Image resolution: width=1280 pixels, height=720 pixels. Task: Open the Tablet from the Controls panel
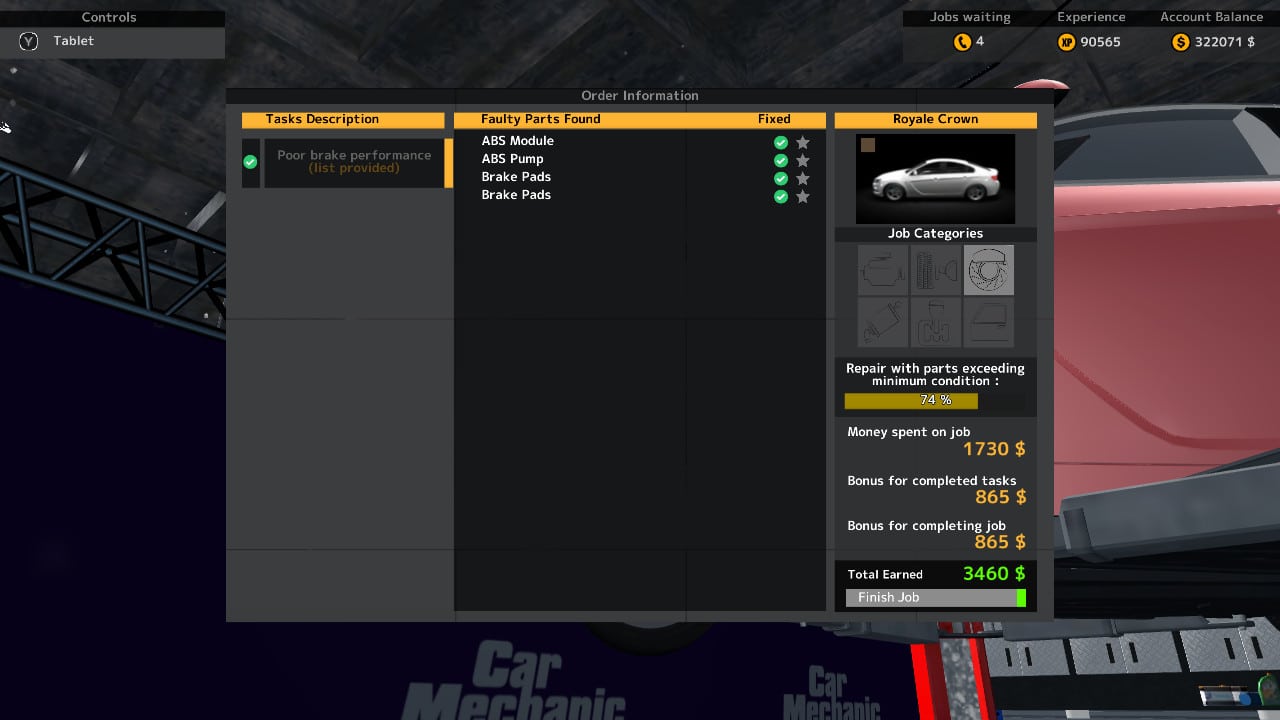pos(74,41)
